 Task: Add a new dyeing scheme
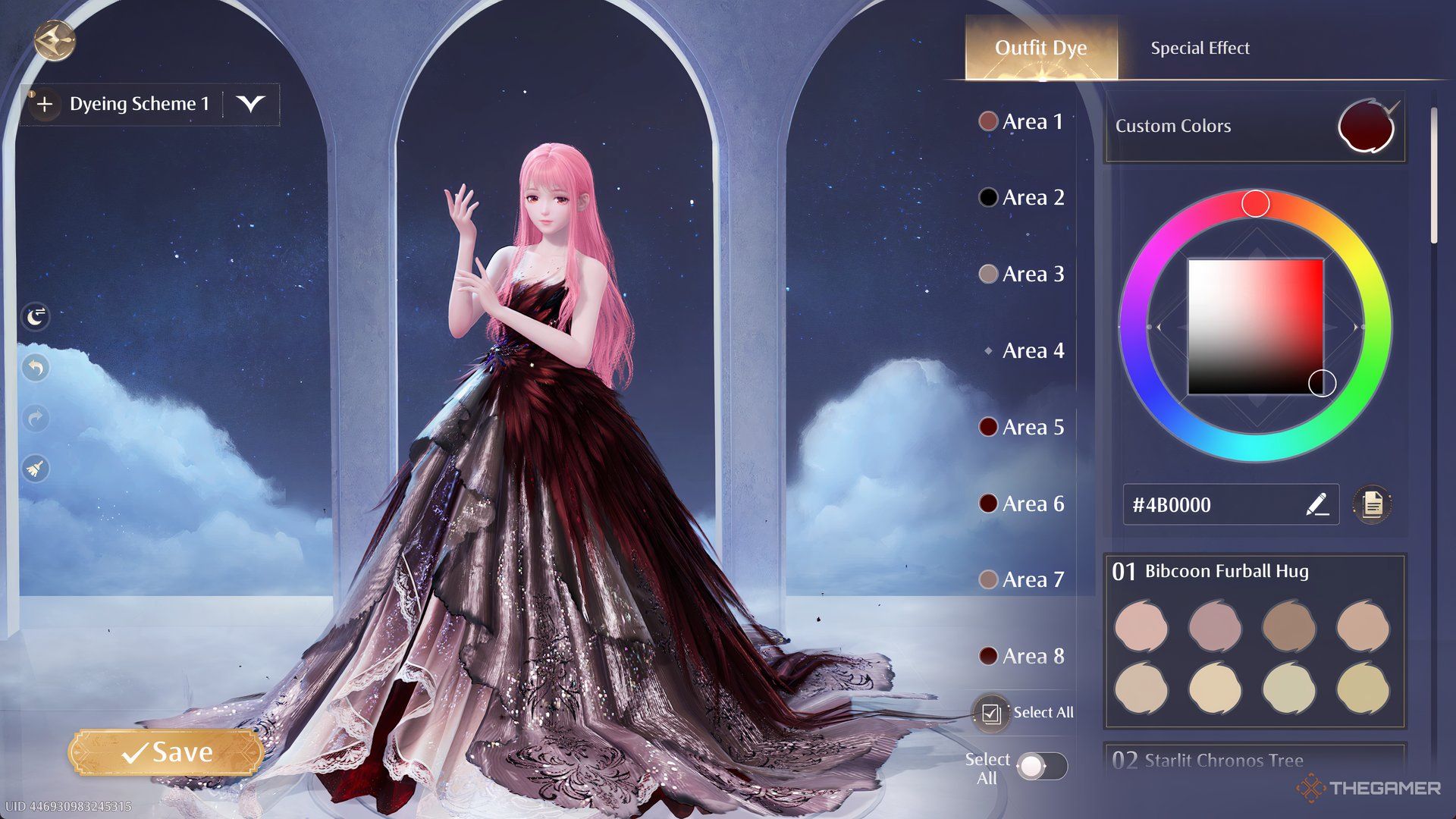tap(45, 104)
